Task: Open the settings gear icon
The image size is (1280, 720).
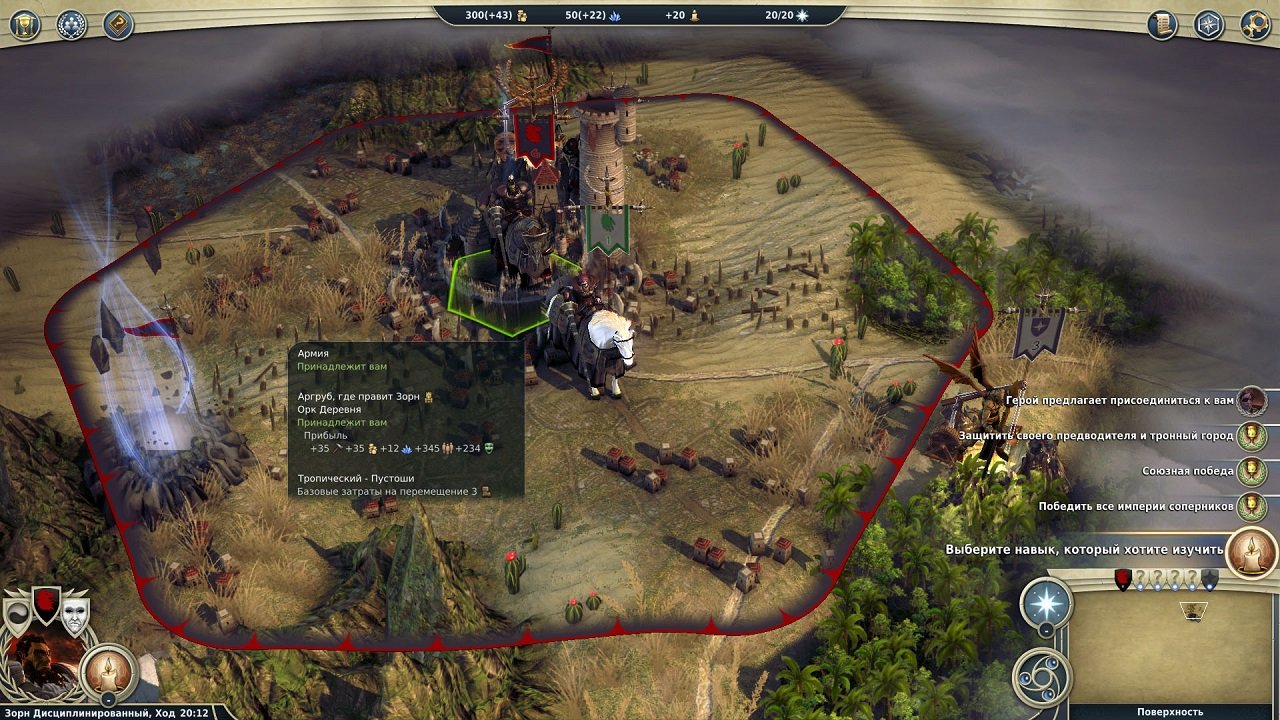Action: click(1258, 24)
